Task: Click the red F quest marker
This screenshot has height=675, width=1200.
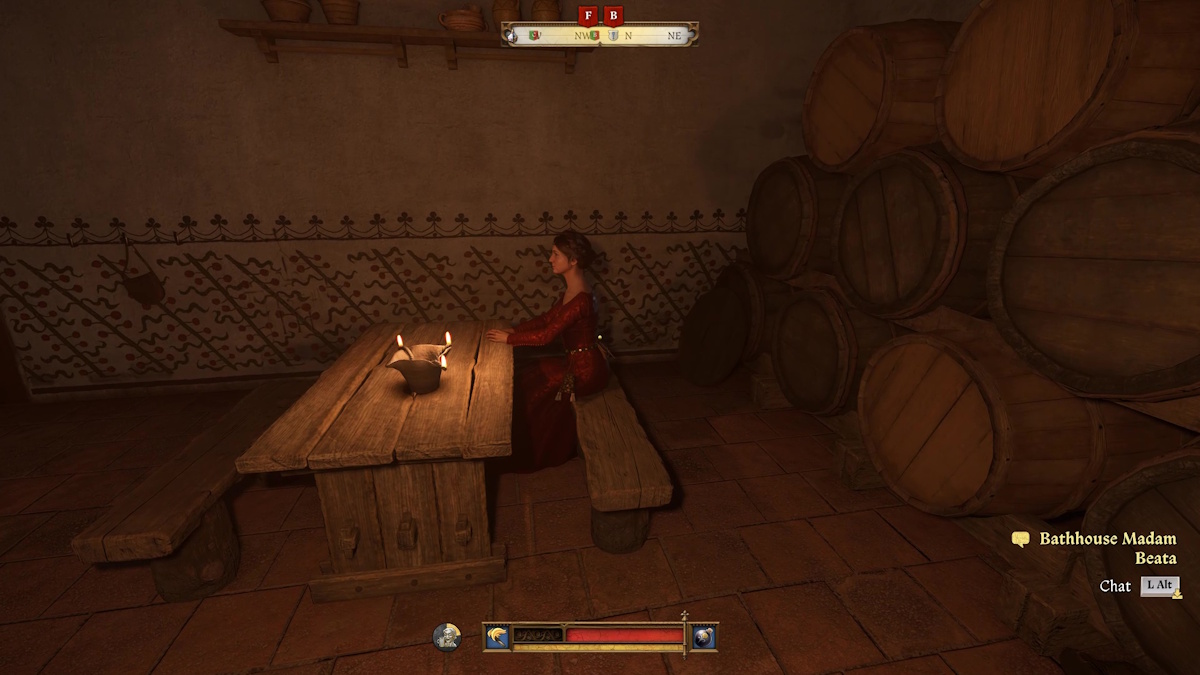Action: click(x=587, y=16)
